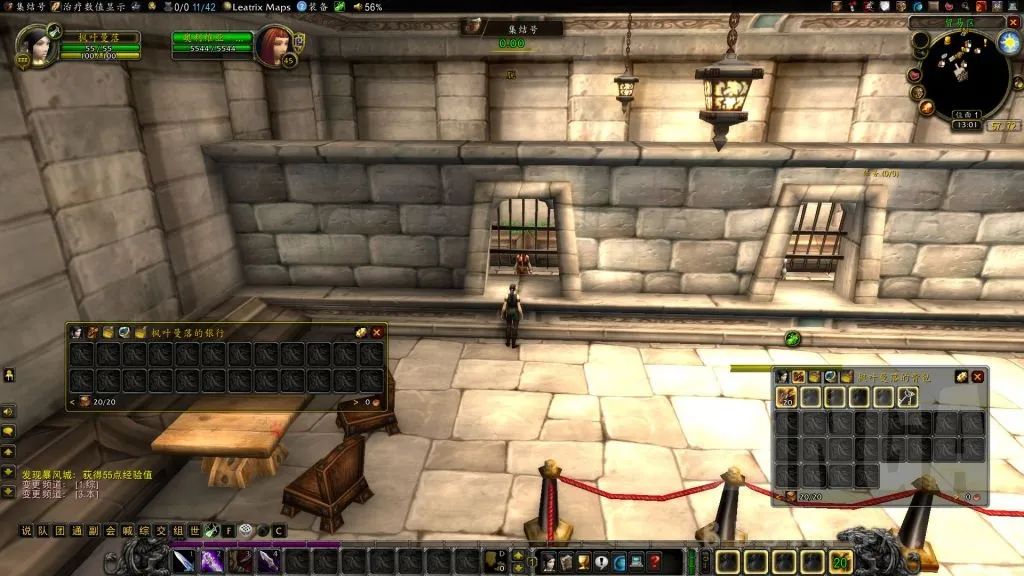
Task: Choose the 队 party chat channel button
Action: tap(42, 530)
